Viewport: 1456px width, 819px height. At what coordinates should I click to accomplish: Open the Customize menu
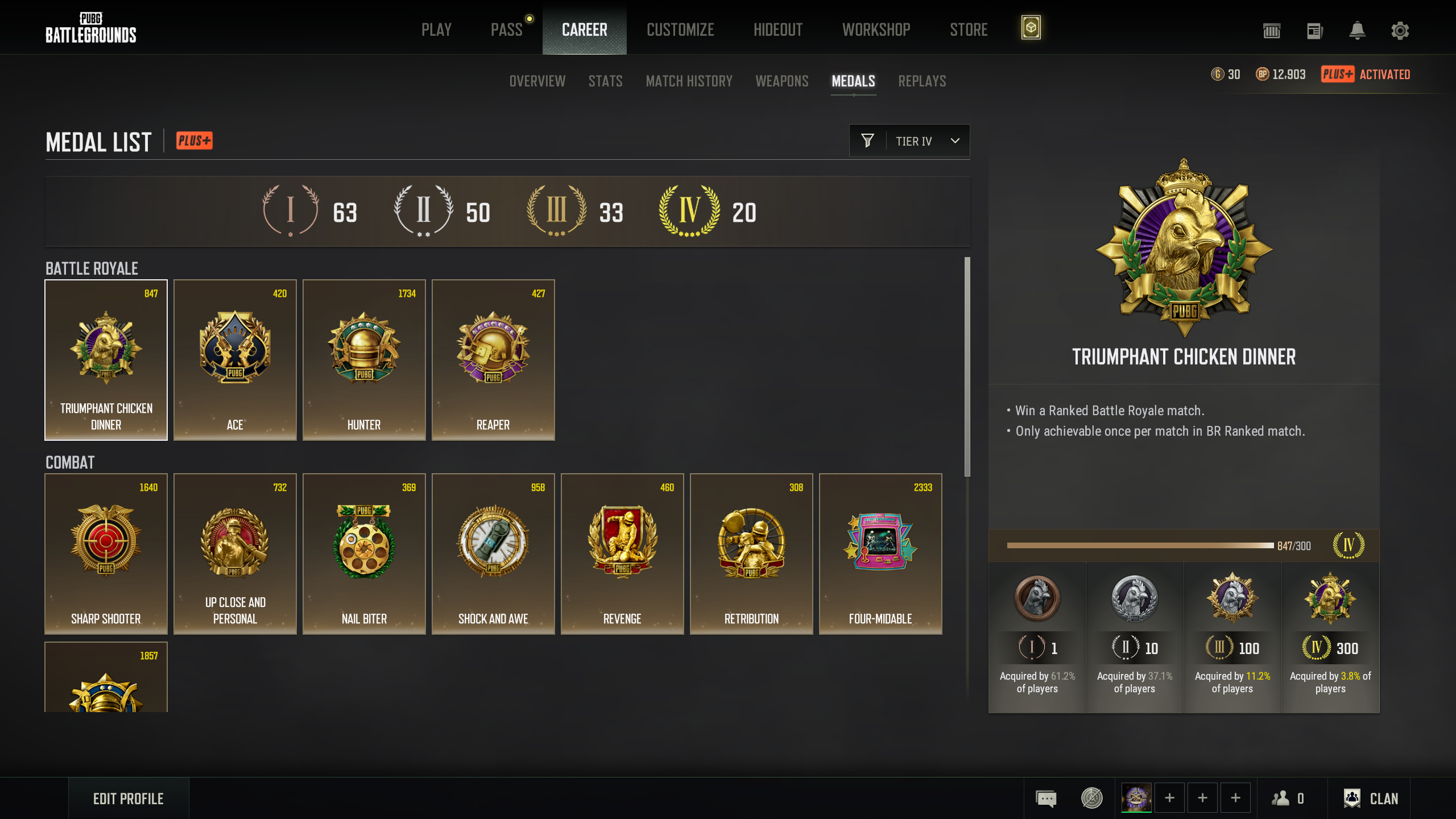click(x=680, y=30)
